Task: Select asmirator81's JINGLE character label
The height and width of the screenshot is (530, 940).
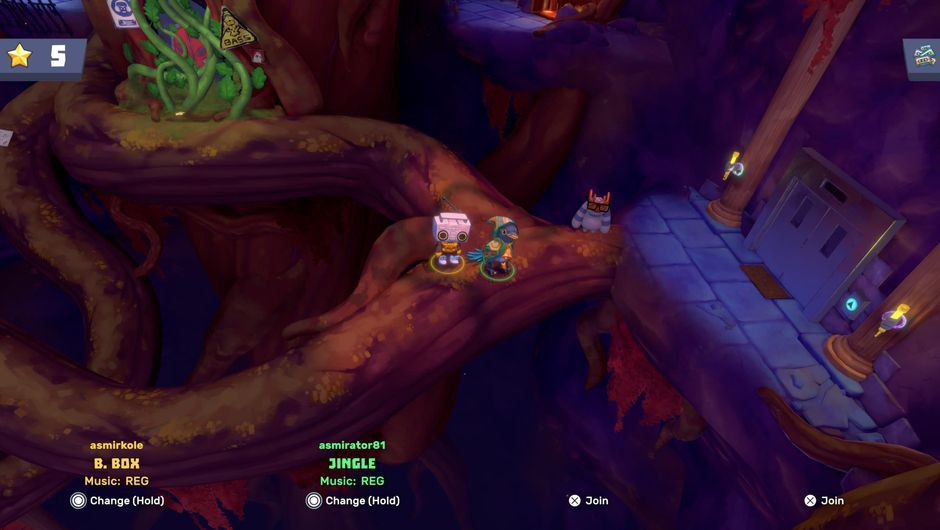Action: (352, 463)
